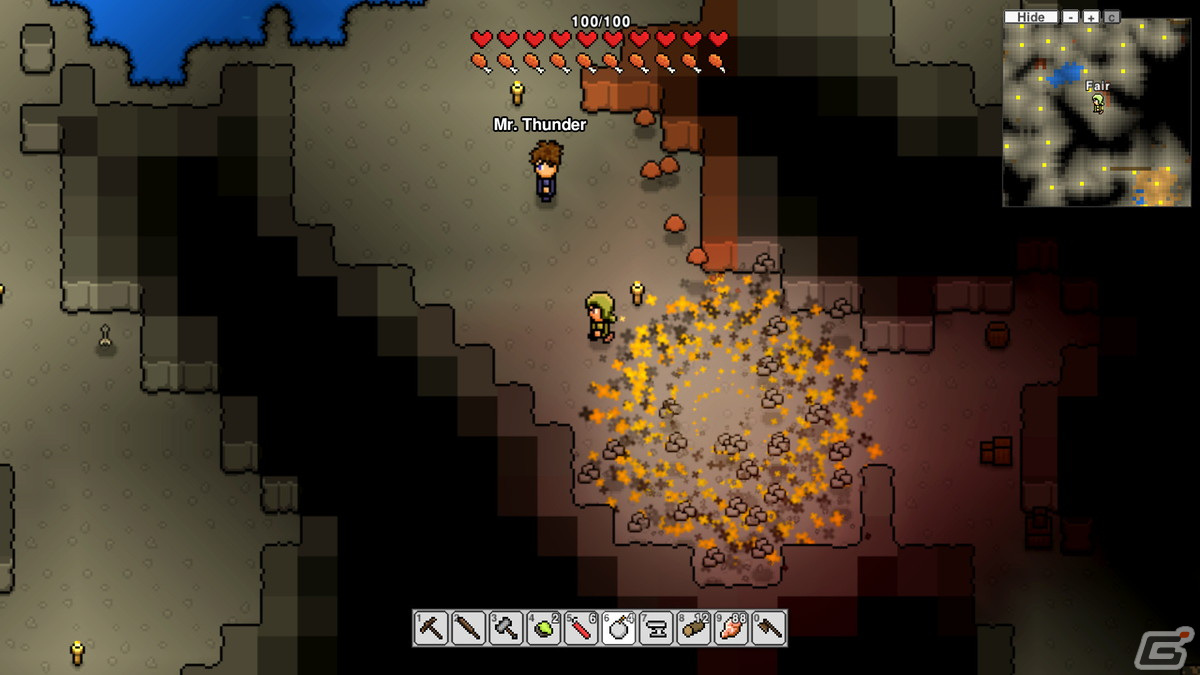
Task: Select the bomb in hotbar slot 6
Action: click(x=619, y=629)
